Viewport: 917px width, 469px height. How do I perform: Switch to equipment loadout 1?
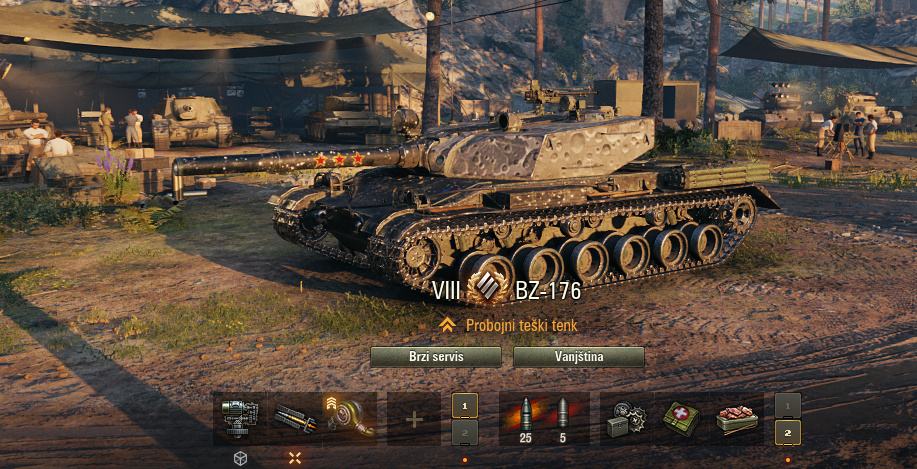(x=464, y=405)
